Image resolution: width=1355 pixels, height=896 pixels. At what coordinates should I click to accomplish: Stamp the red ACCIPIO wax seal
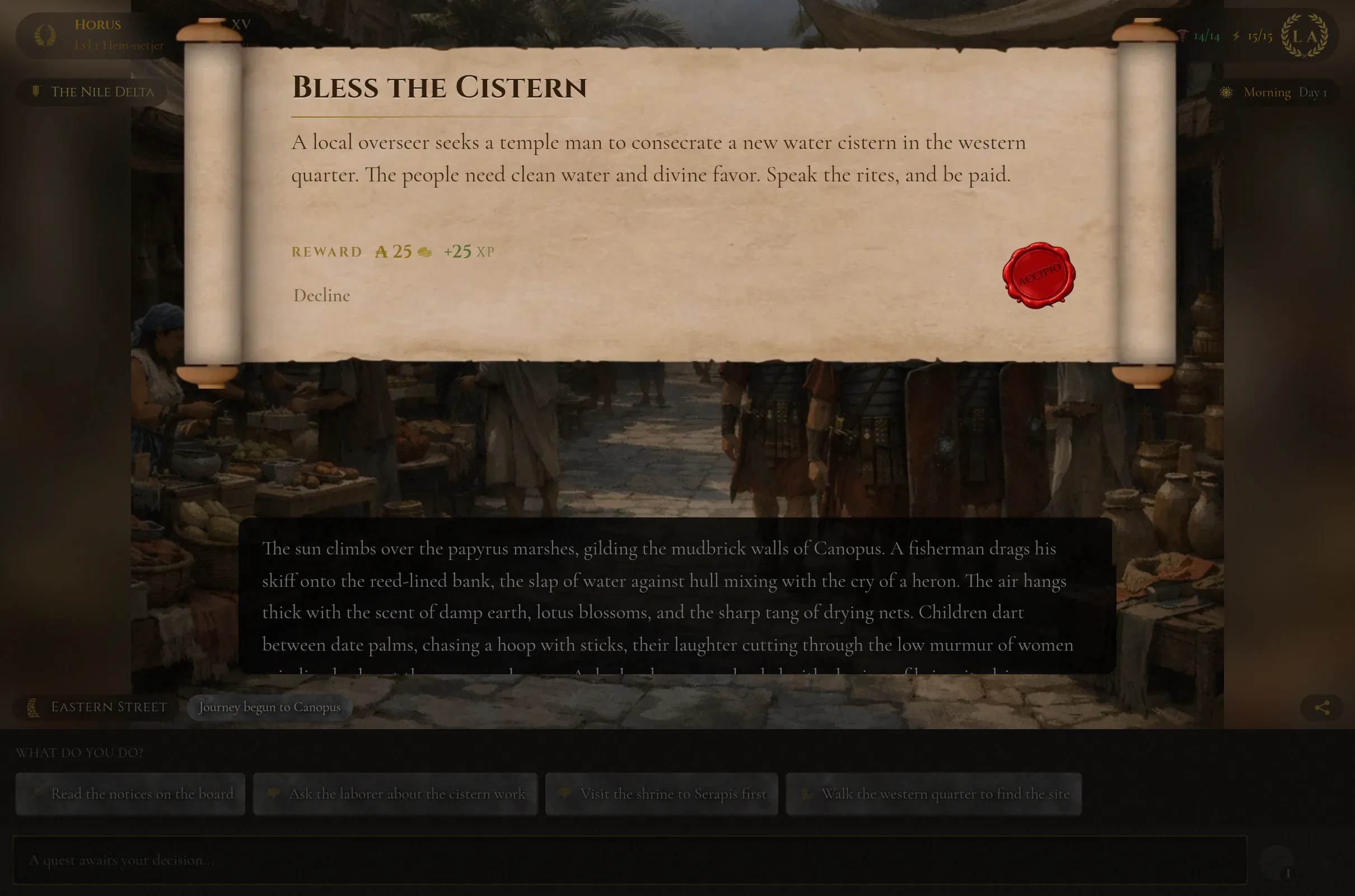point(1040,276)
